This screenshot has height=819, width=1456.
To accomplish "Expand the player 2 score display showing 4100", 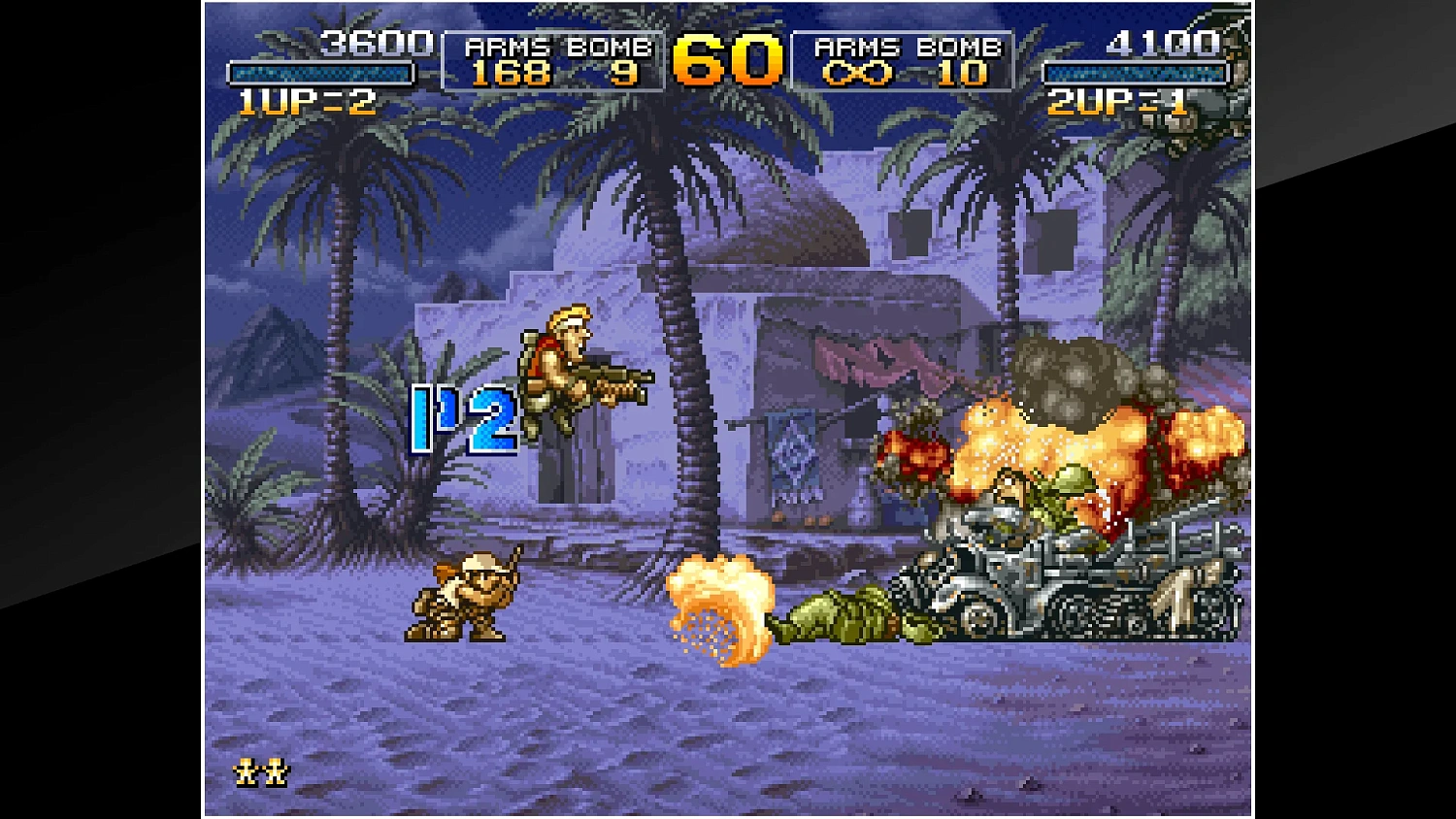I will click(1161, 44).
